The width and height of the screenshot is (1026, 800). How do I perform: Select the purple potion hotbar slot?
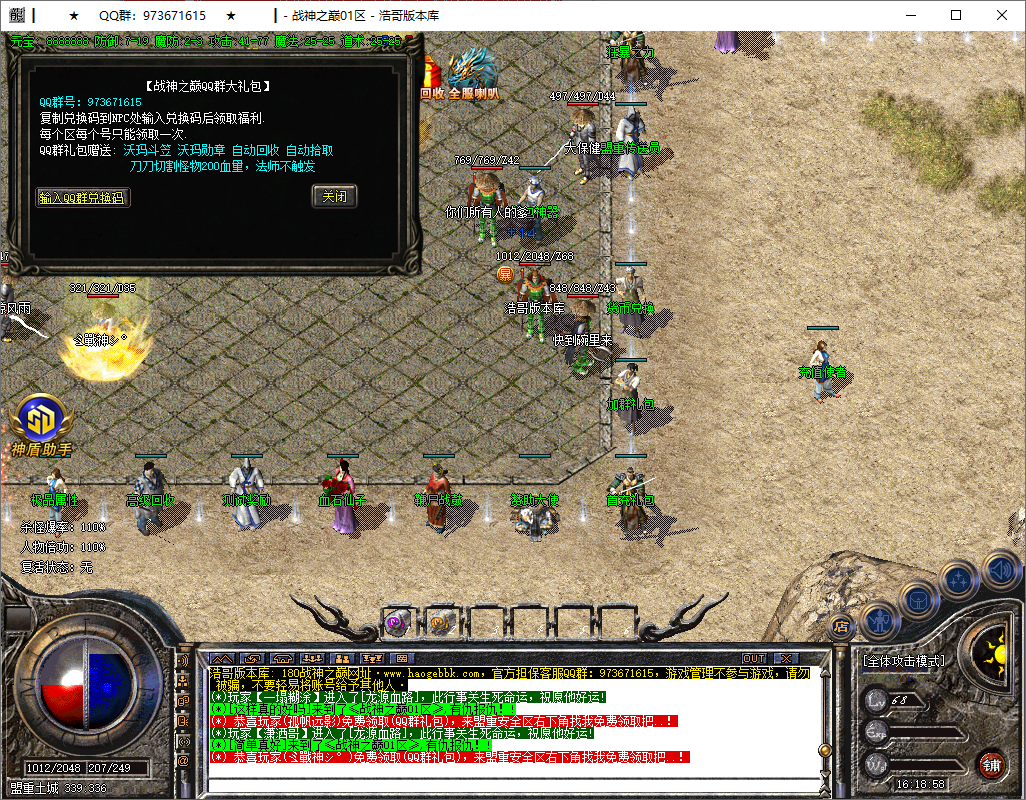pos(396,622)
